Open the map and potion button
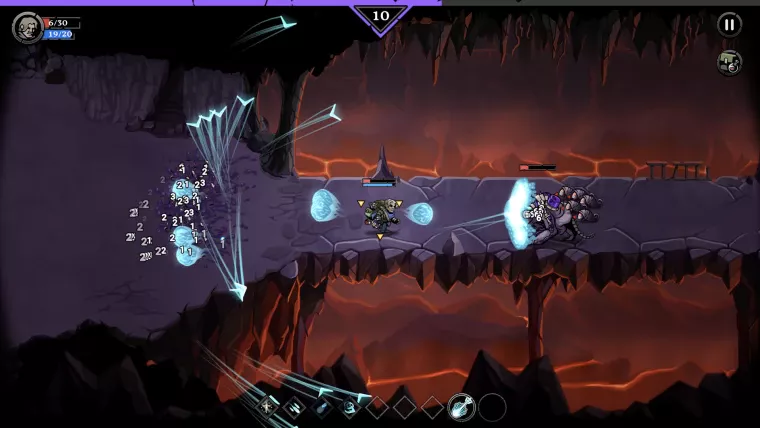This screenshot has width=760, height=428. (x=729, y=62)
